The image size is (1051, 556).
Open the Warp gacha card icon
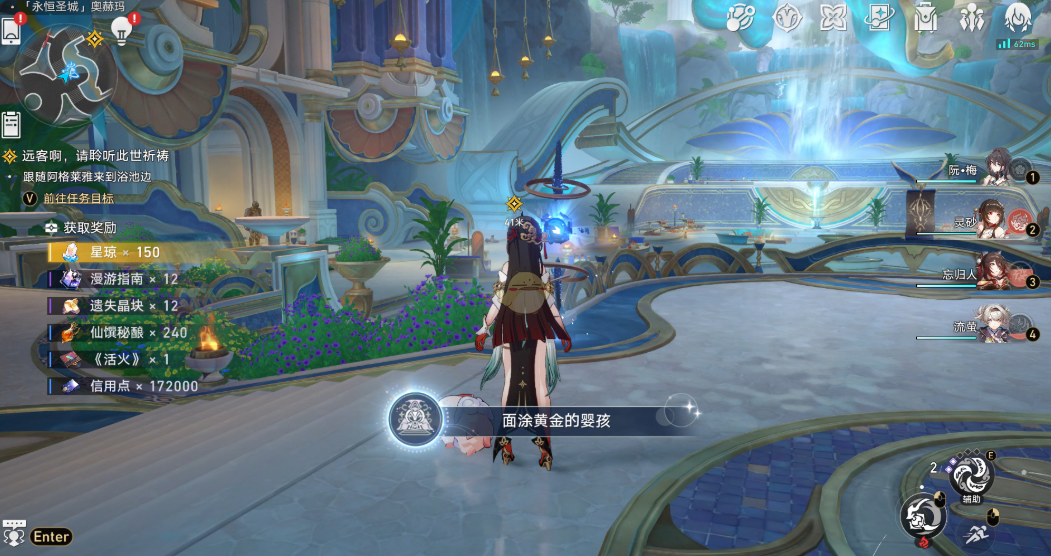pos(880,18)
